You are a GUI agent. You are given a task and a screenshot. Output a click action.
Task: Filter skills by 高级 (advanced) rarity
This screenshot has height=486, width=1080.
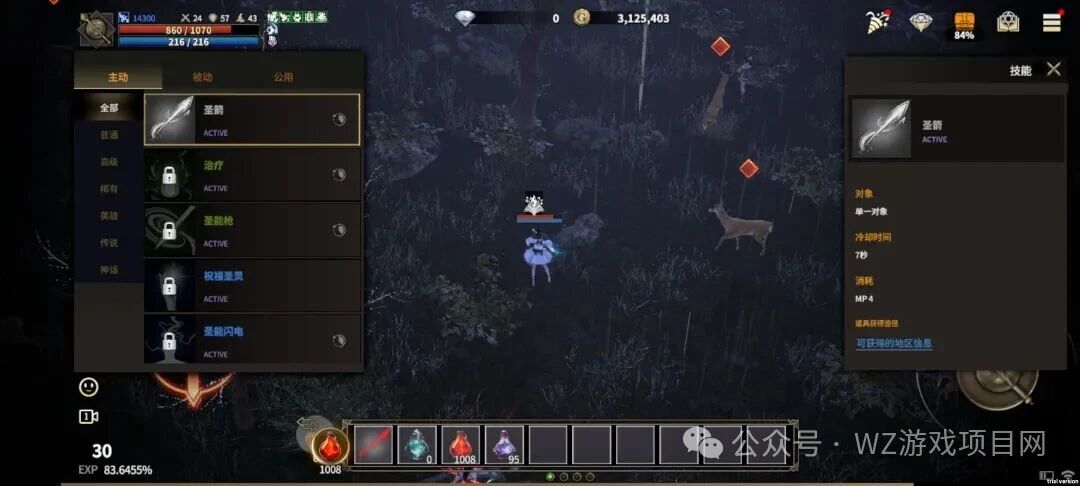109,162
